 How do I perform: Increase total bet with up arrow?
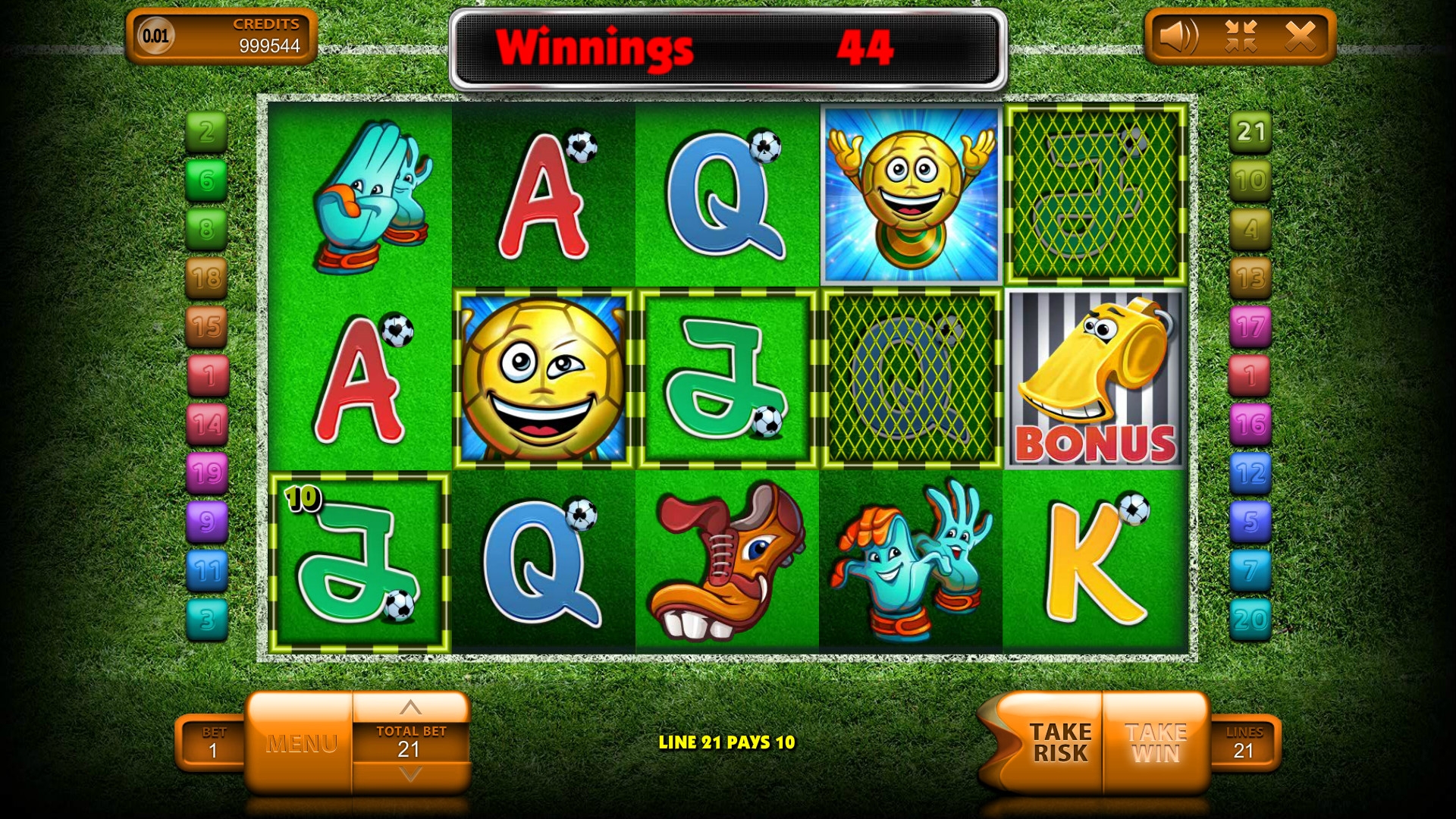click(x=410, y=708)
